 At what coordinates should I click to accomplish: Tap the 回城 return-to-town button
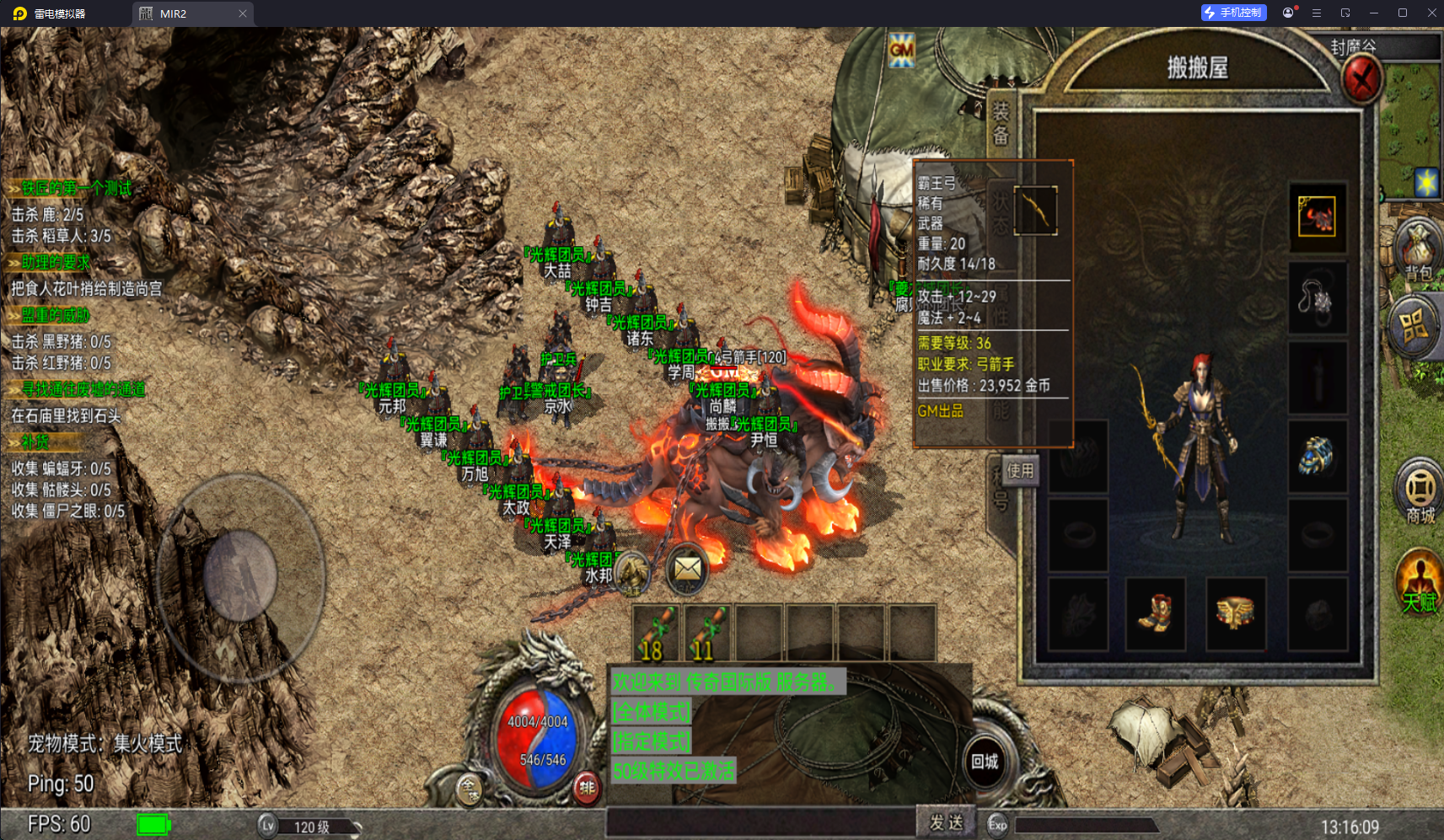tap(985, 762)
